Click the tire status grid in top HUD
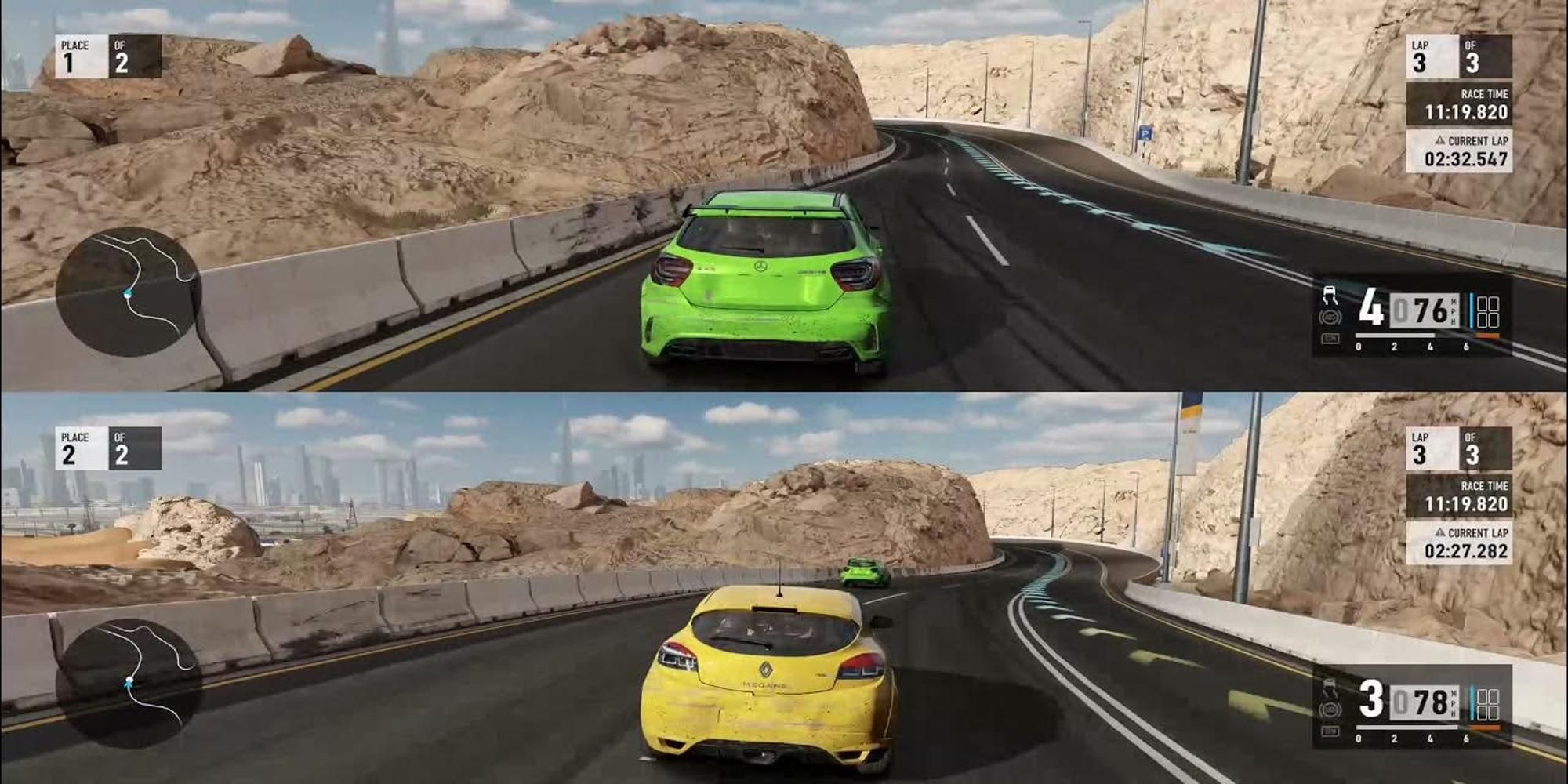1568x784 pixels. tap(1488, 313)
